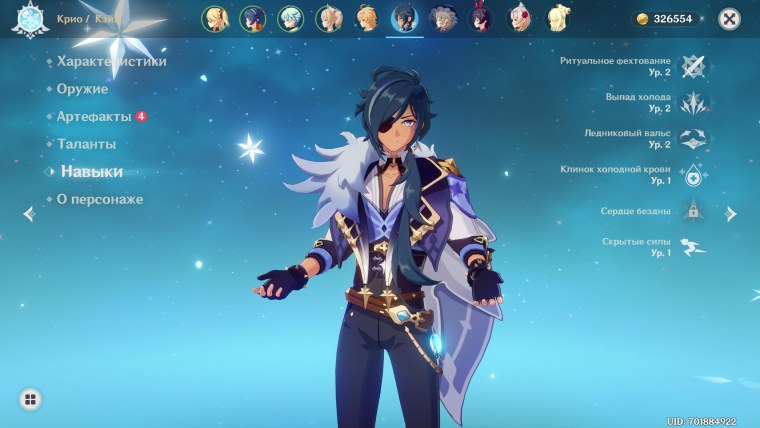View the Скрытые силы passive talent icon
Viewport: 760px width, 428px height.
click(692, 247)
